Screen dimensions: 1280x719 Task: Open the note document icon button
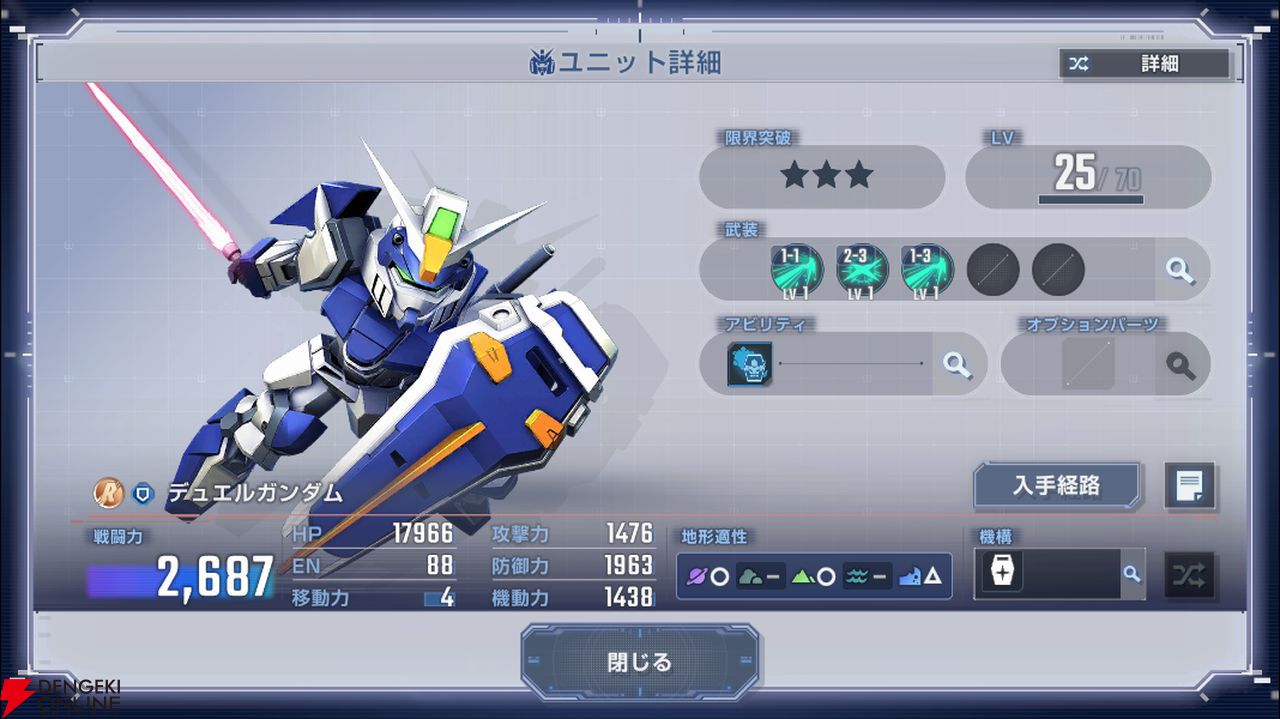pyautogui.click(x=1190, y=487)
